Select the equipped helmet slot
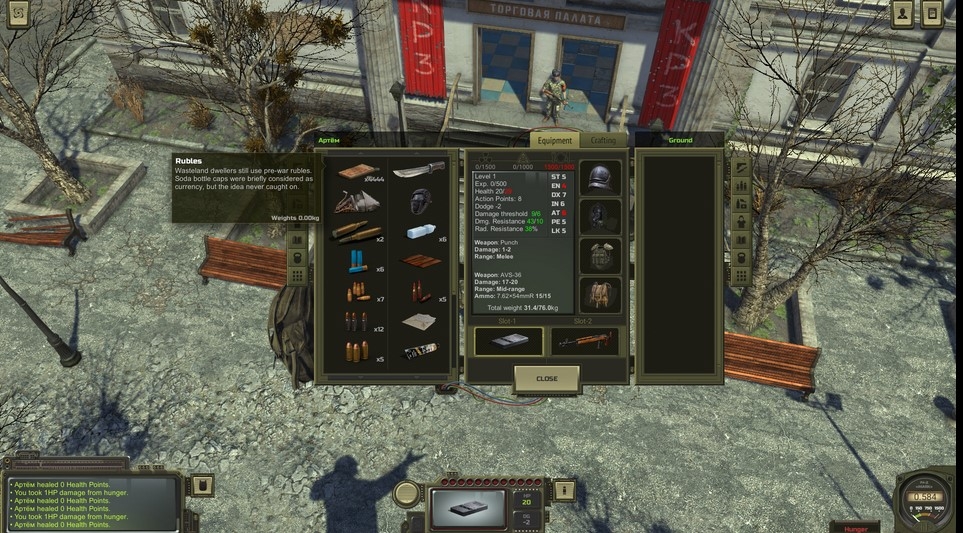This screenshot has width=963, height=533. pyautogui.click(x=601, y=178)
